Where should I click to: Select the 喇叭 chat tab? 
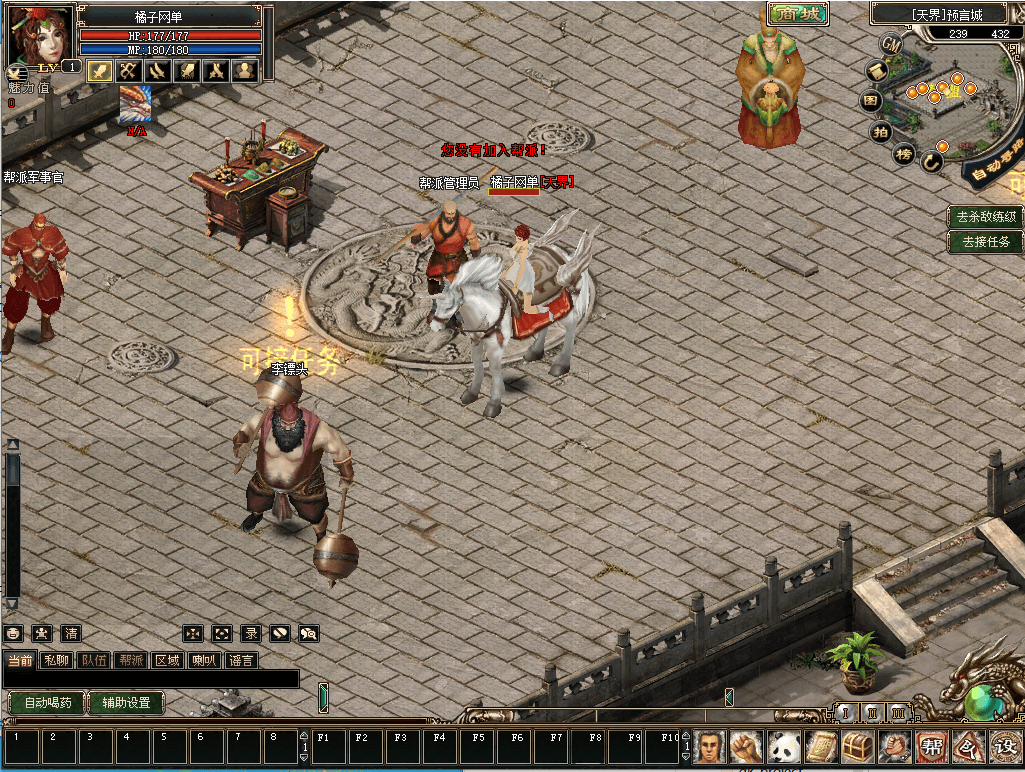tap(204, 660)
